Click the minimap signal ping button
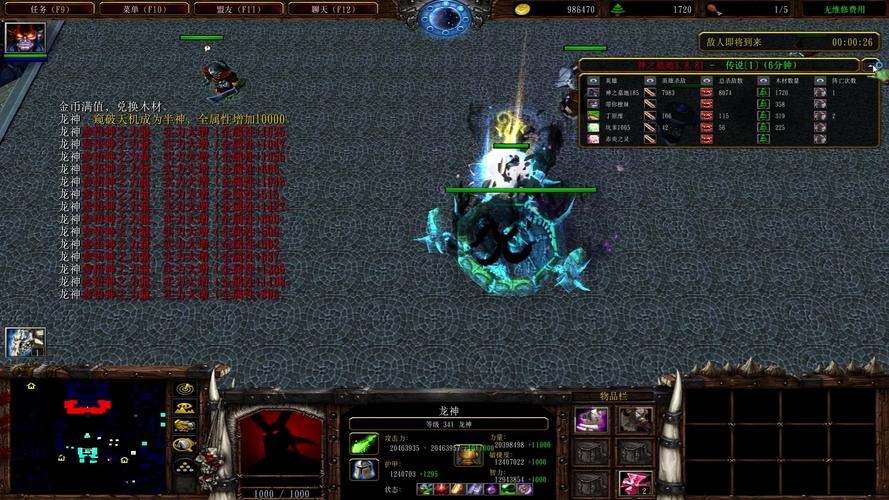Viewport: 889px width, 500px height. click(x=184, y=389)
